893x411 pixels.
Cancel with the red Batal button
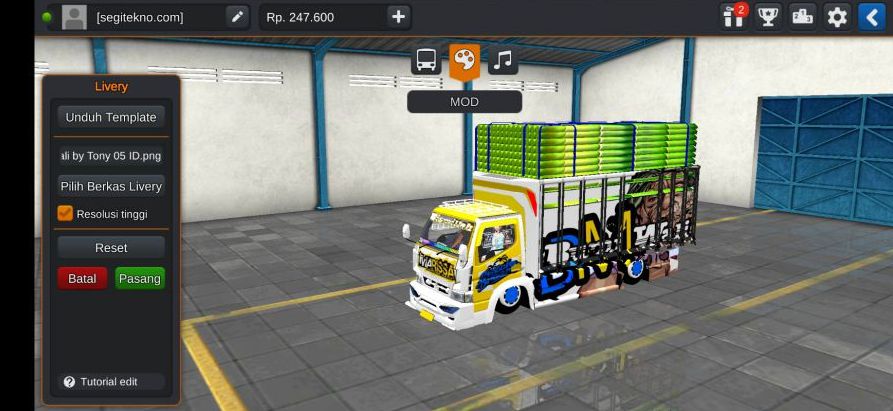(82, 278)
